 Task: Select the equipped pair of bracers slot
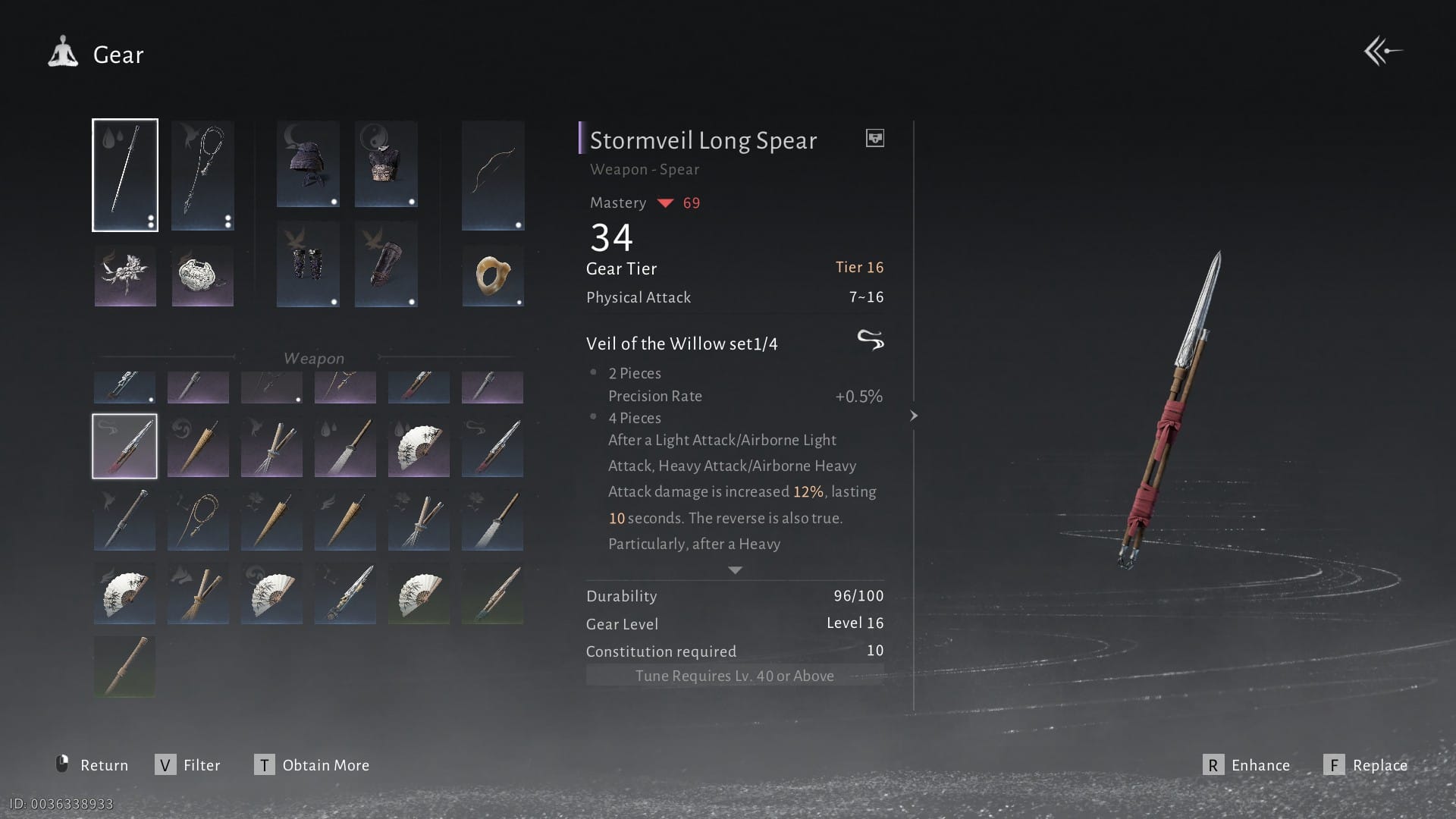coord(308,264)
